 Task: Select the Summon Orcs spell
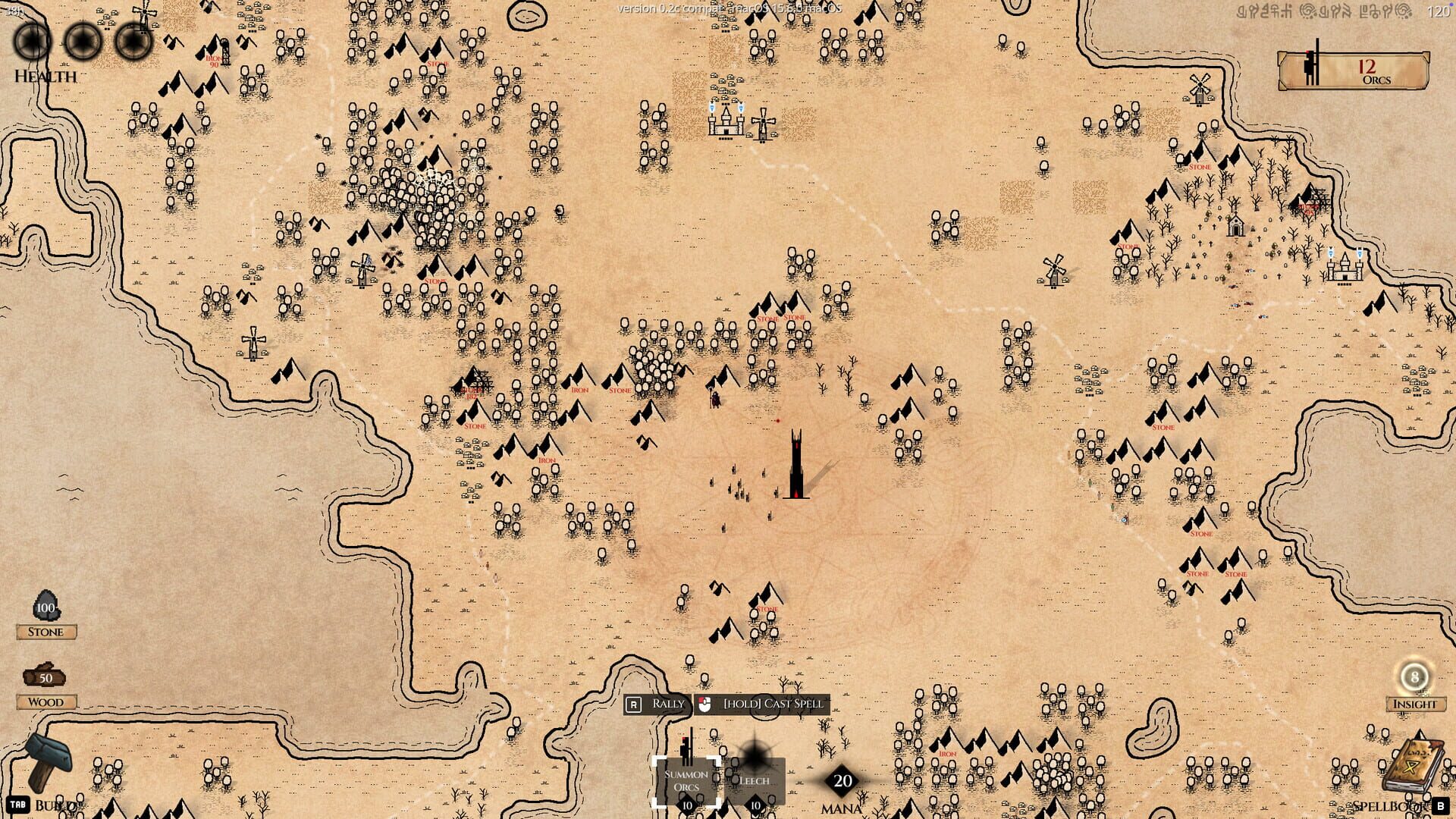click(685, 780)
